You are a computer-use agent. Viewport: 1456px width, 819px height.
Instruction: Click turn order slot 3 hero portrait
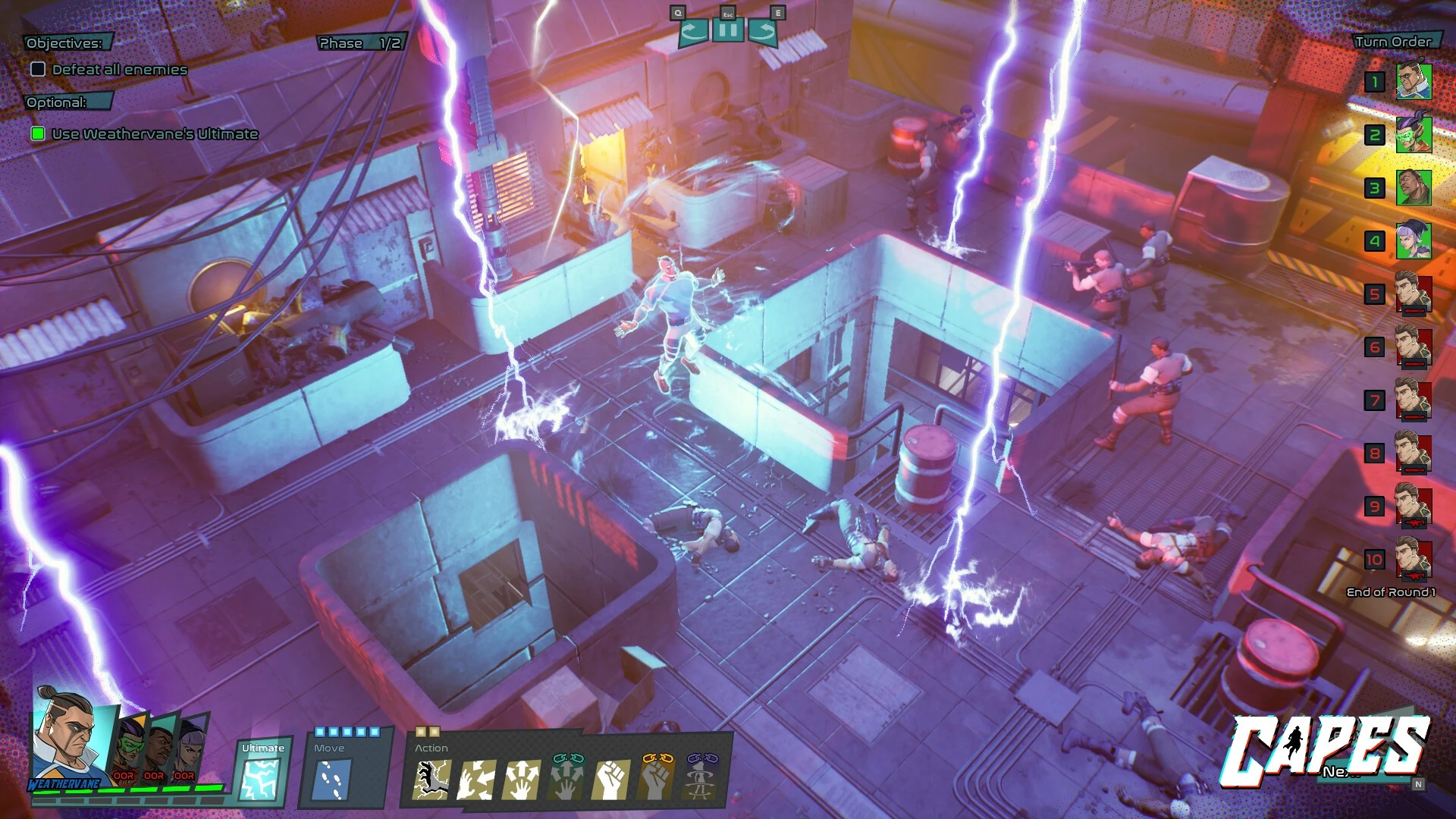pyautogui.click(x=1414, y=188)
